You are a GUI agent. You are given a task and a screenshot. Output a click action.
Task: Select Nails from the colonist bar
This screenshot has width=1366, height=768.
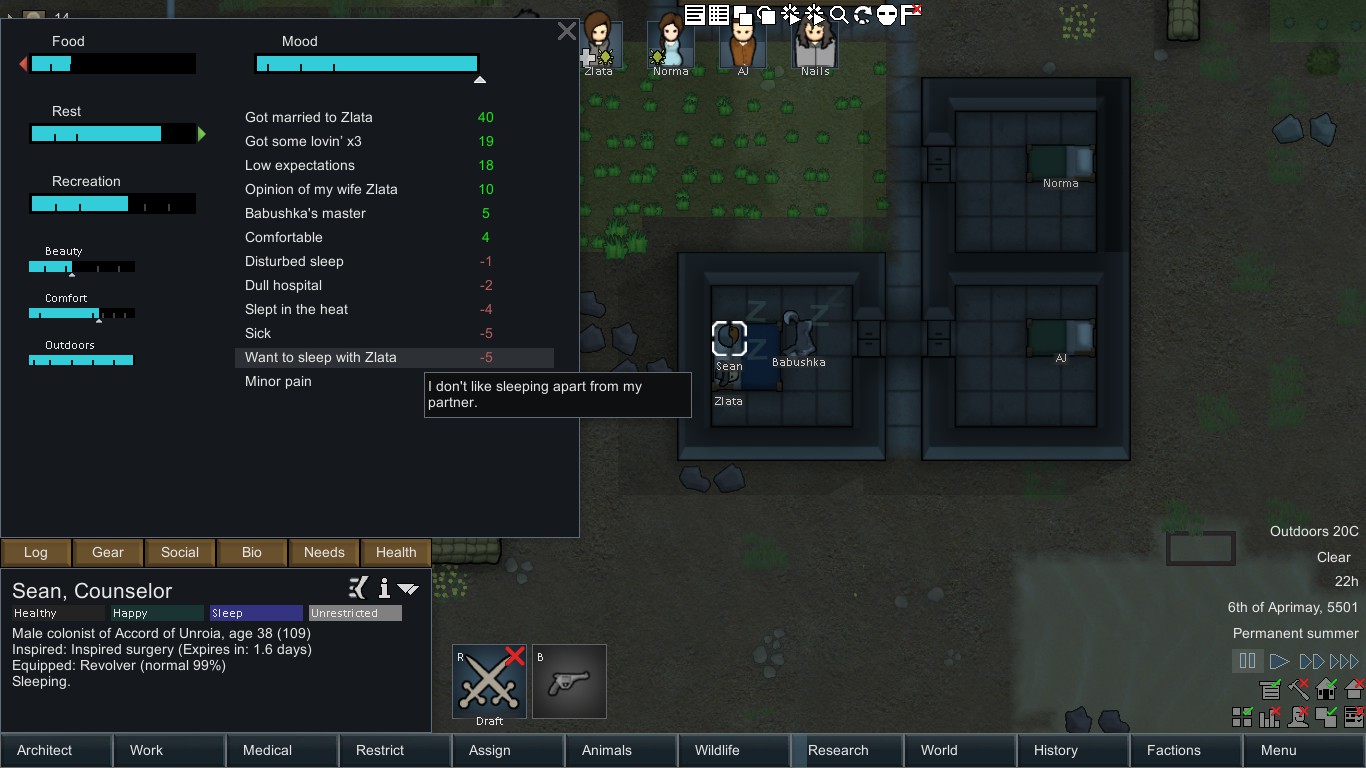pos(815,42)
